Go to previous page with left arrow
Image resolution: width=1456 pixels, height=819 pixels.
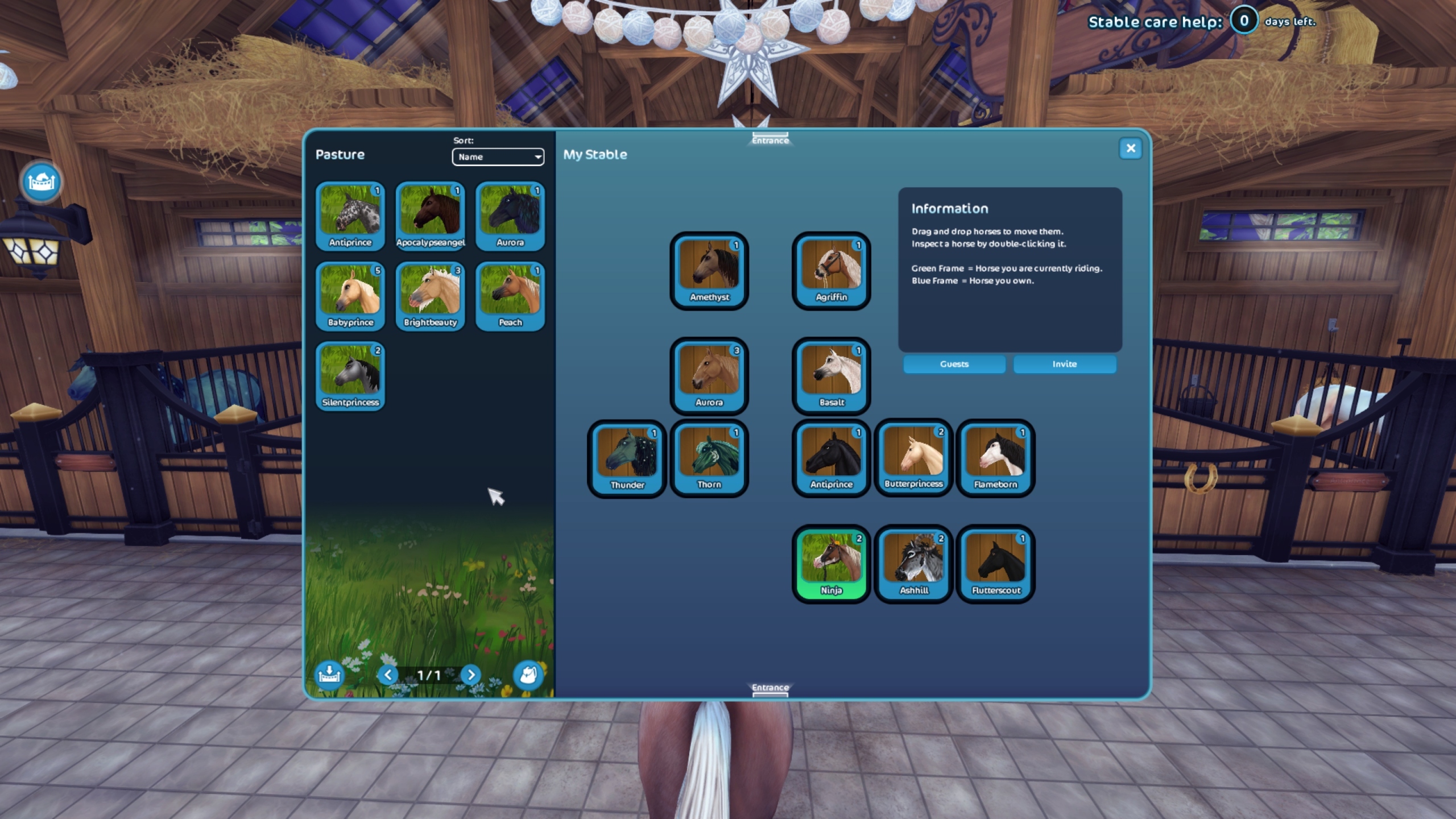tap(390, 675)
